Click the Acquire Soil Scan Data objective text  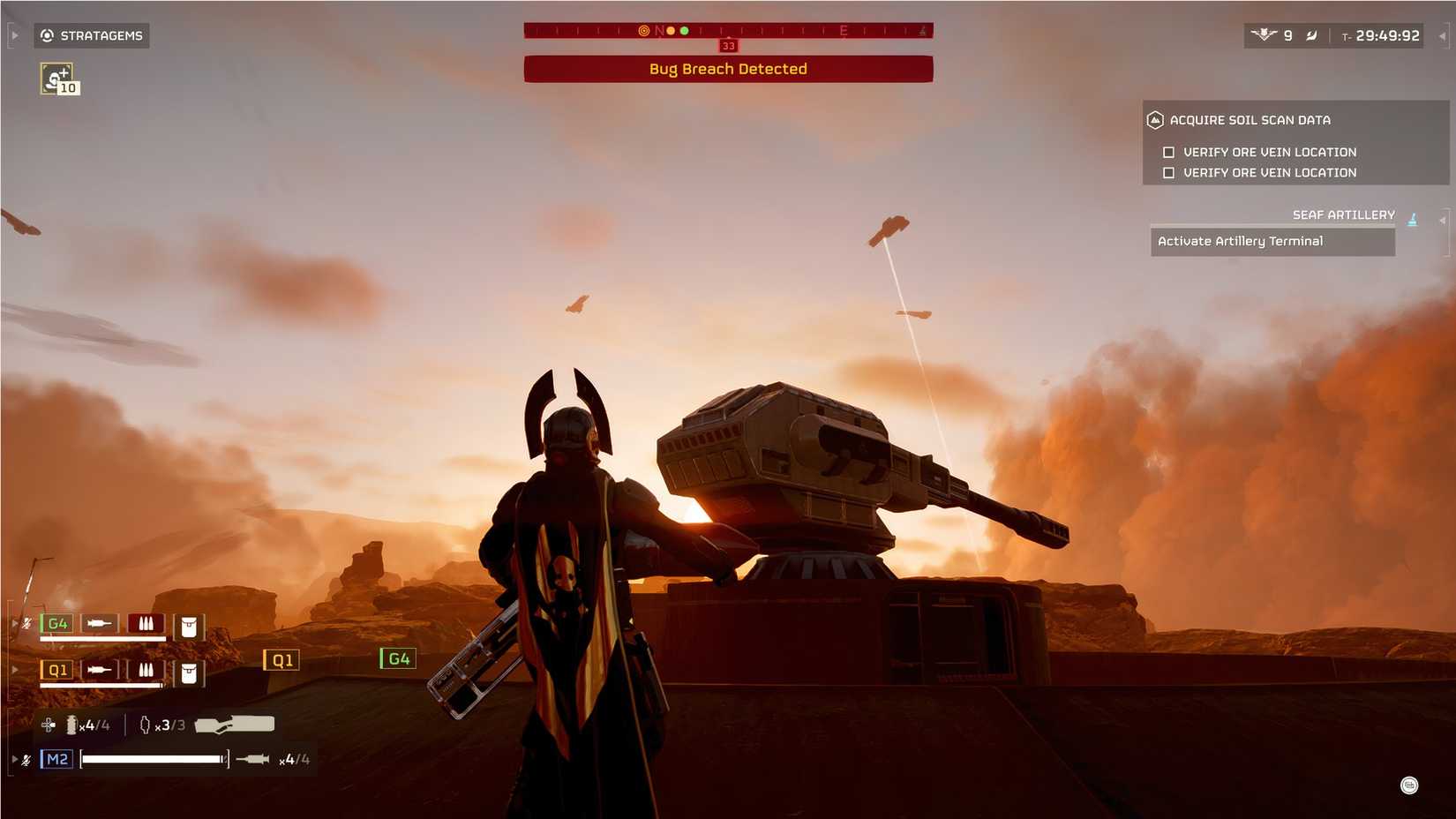tap(1250, 119)
